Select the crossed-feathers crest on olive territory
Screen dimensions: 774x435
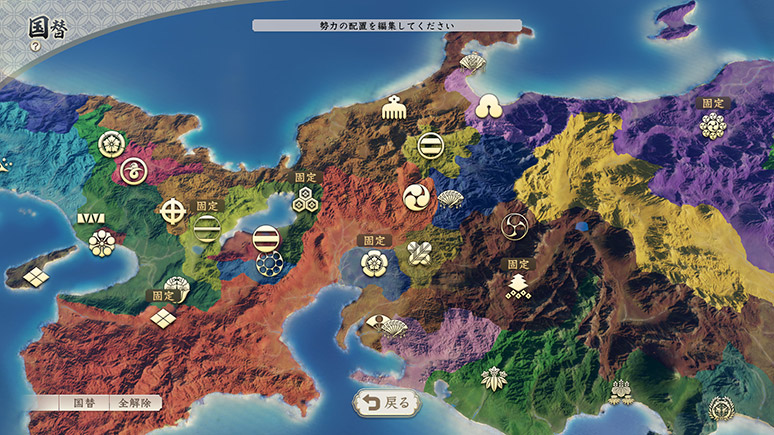(x=418, y=253)
